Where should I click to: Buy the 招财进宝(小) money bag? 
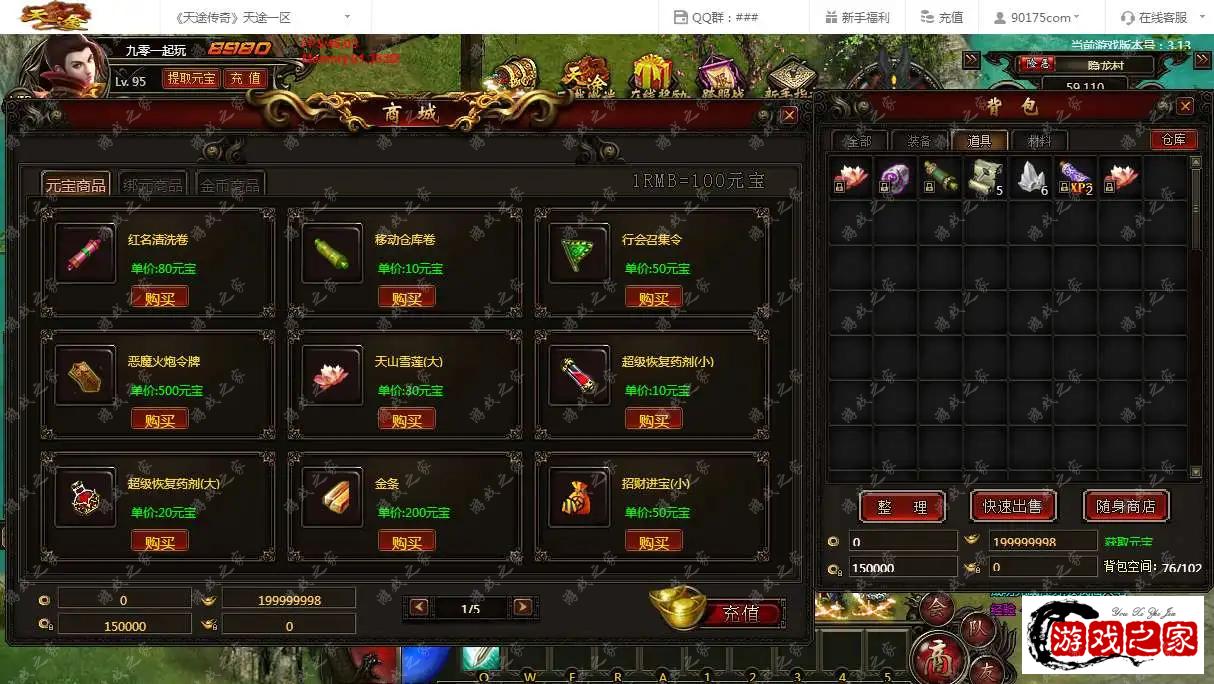point(653,542)
